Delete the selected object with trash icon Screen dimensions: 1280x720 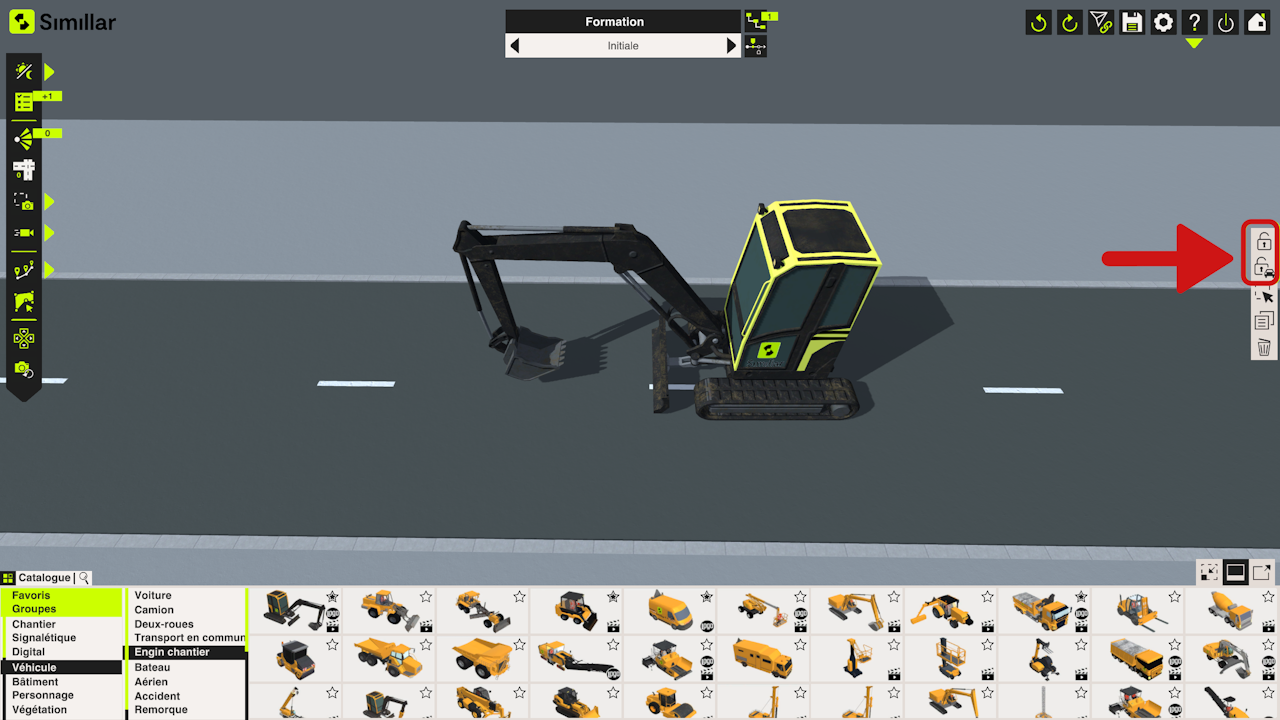click(1264, 347)
